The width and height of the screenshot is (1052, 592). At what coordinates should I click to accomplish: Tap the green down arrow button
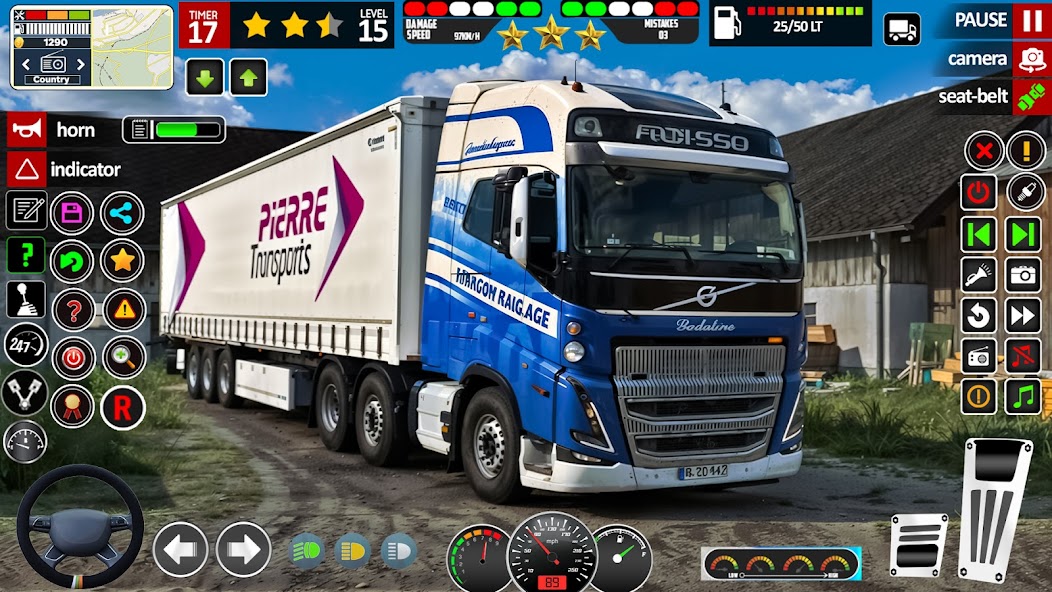point(205,77)
